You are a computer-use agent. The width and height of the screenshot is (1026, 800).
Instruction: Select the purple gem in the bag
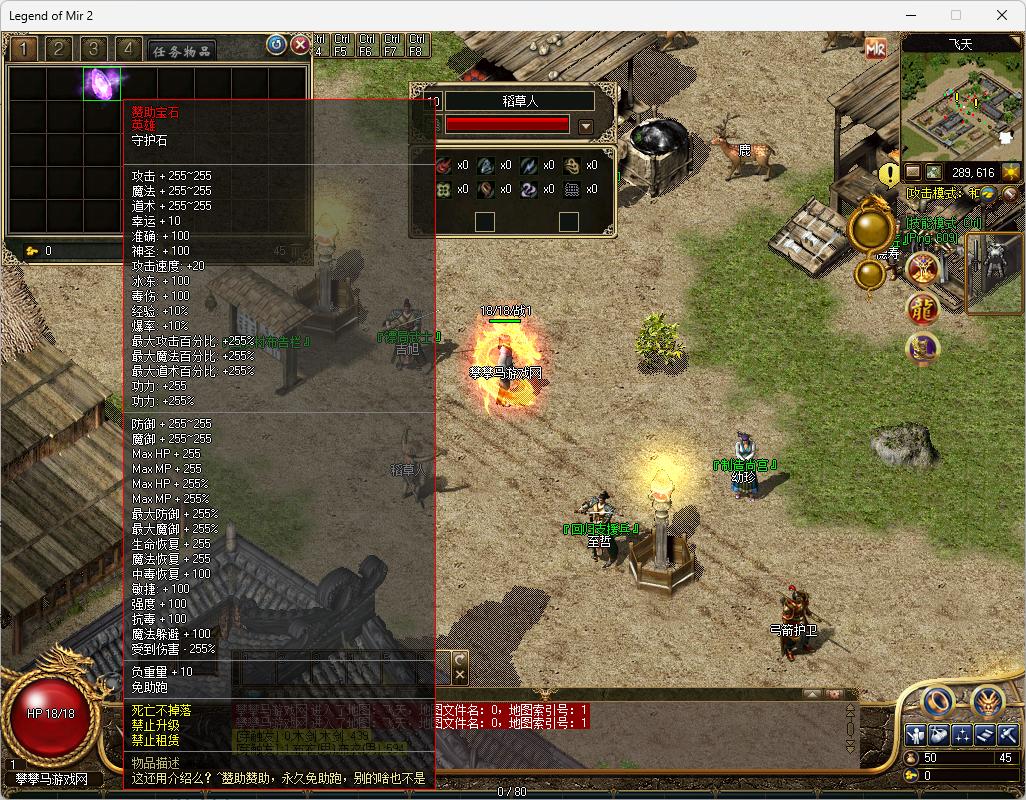[x=101, y=83]
